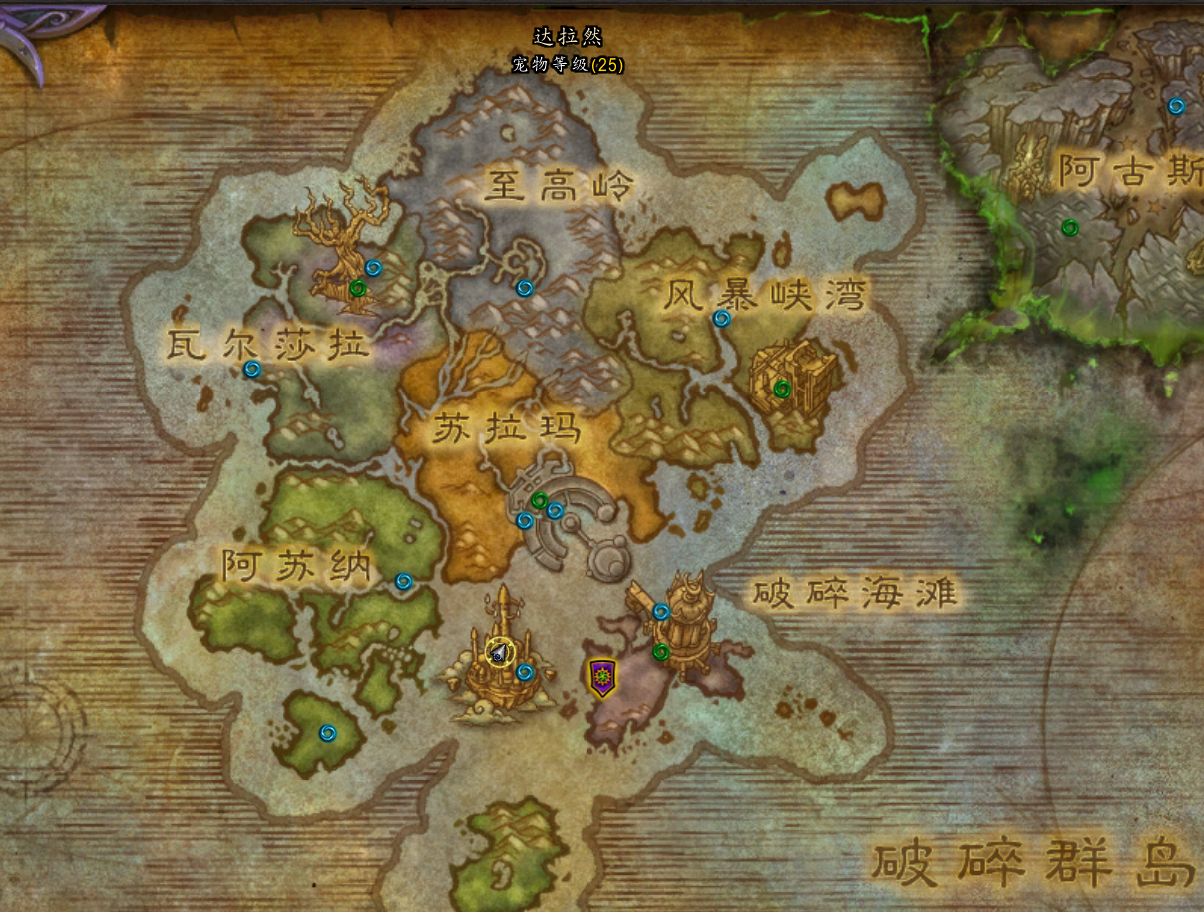
Task: Select the 至高岭 zone on the map
Action: coord(560,186)
